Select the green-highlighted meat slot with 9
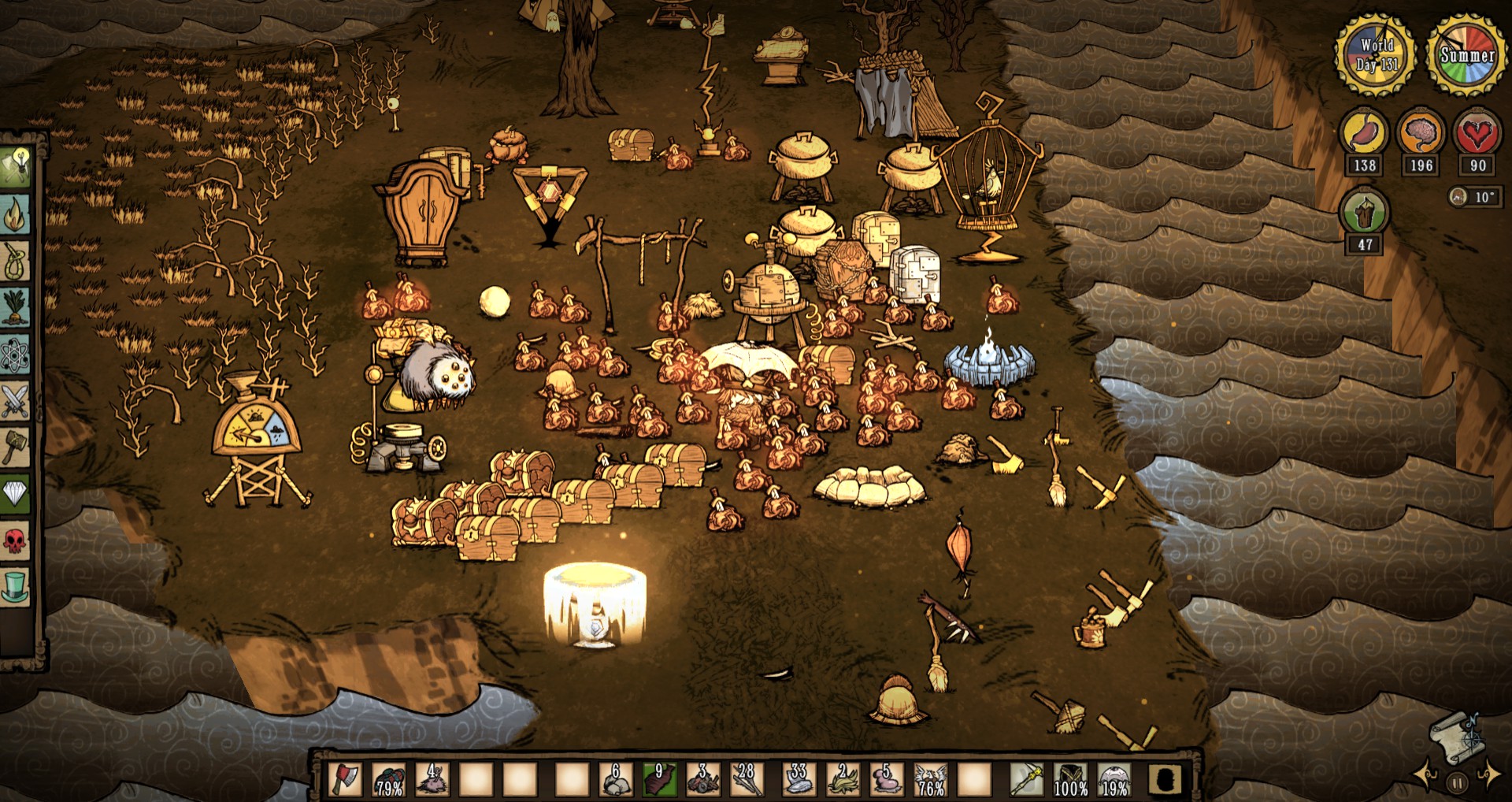The height and width of the screenshot is (802, 1512). [x=658, y=780]
